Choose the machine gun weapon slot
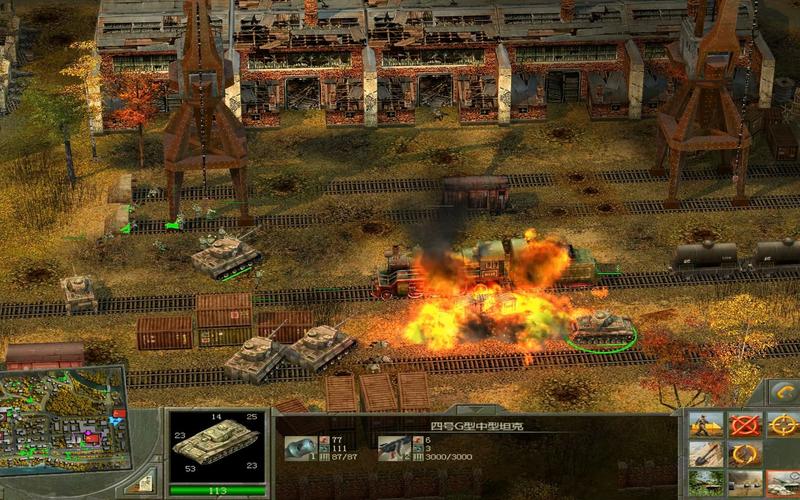800x500 pixels. coord(393,448)
